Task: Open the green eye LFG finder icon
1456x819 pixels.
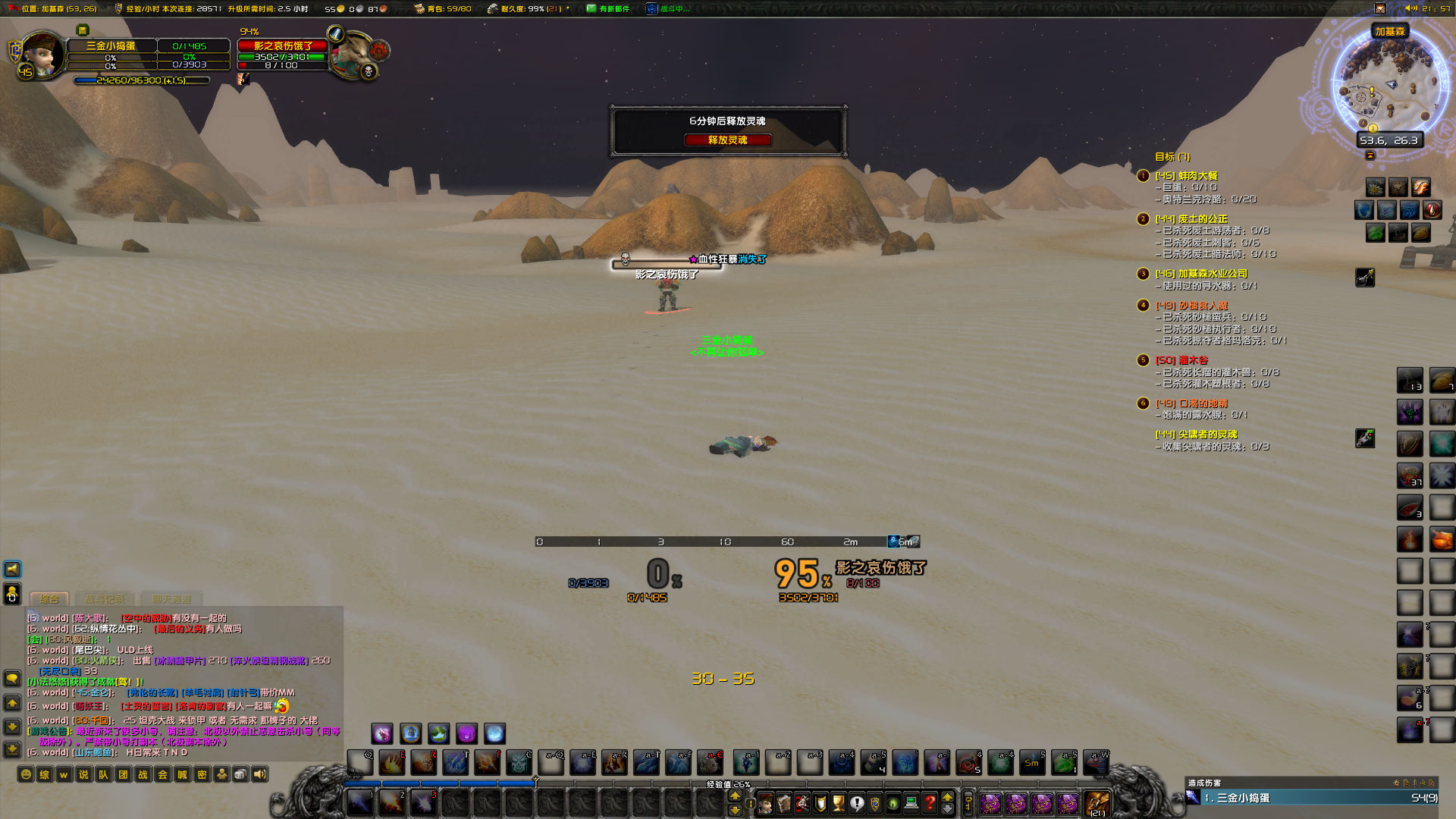Action: point(893,804)
